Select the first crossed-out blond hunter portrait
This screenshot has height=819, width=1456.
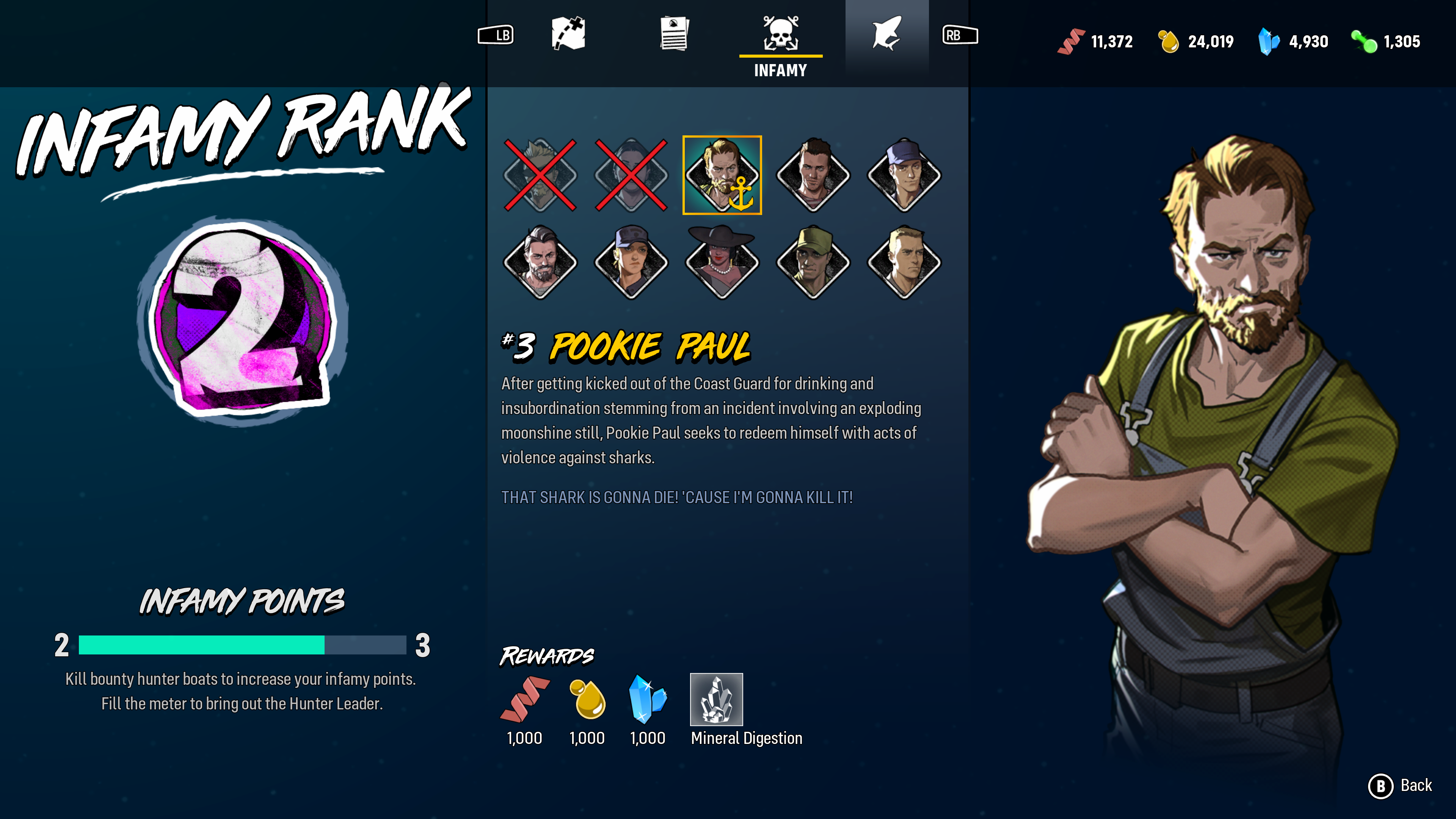(540, 175)
